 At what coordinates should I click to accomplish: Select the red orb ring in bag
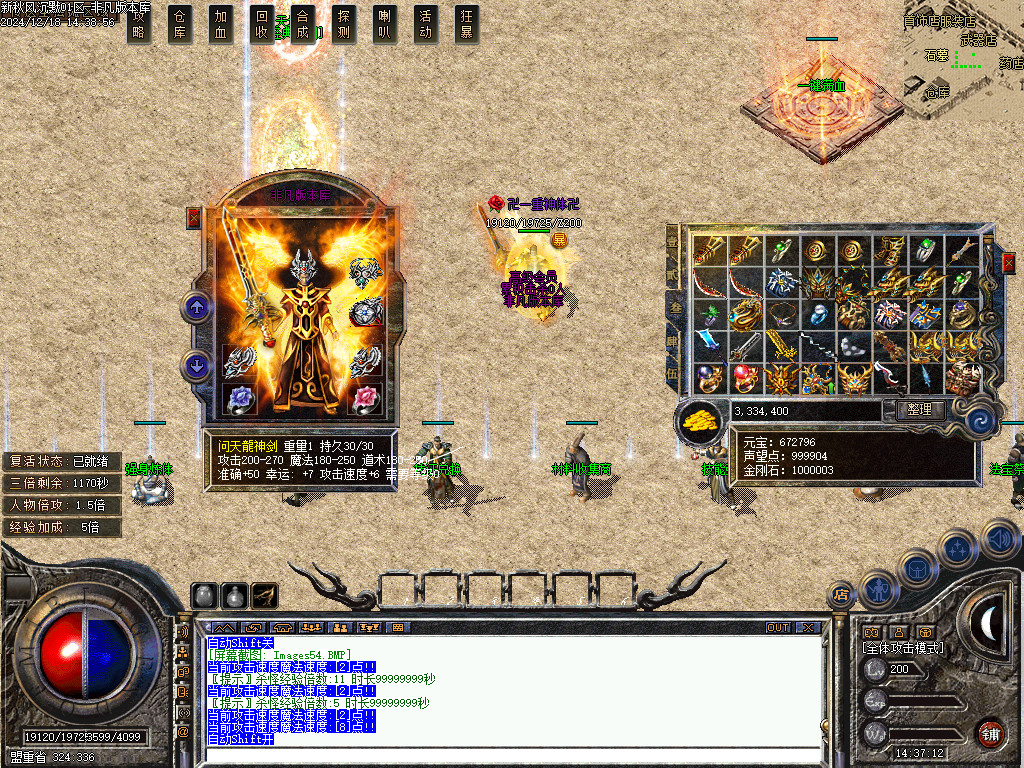pos(743,378)
